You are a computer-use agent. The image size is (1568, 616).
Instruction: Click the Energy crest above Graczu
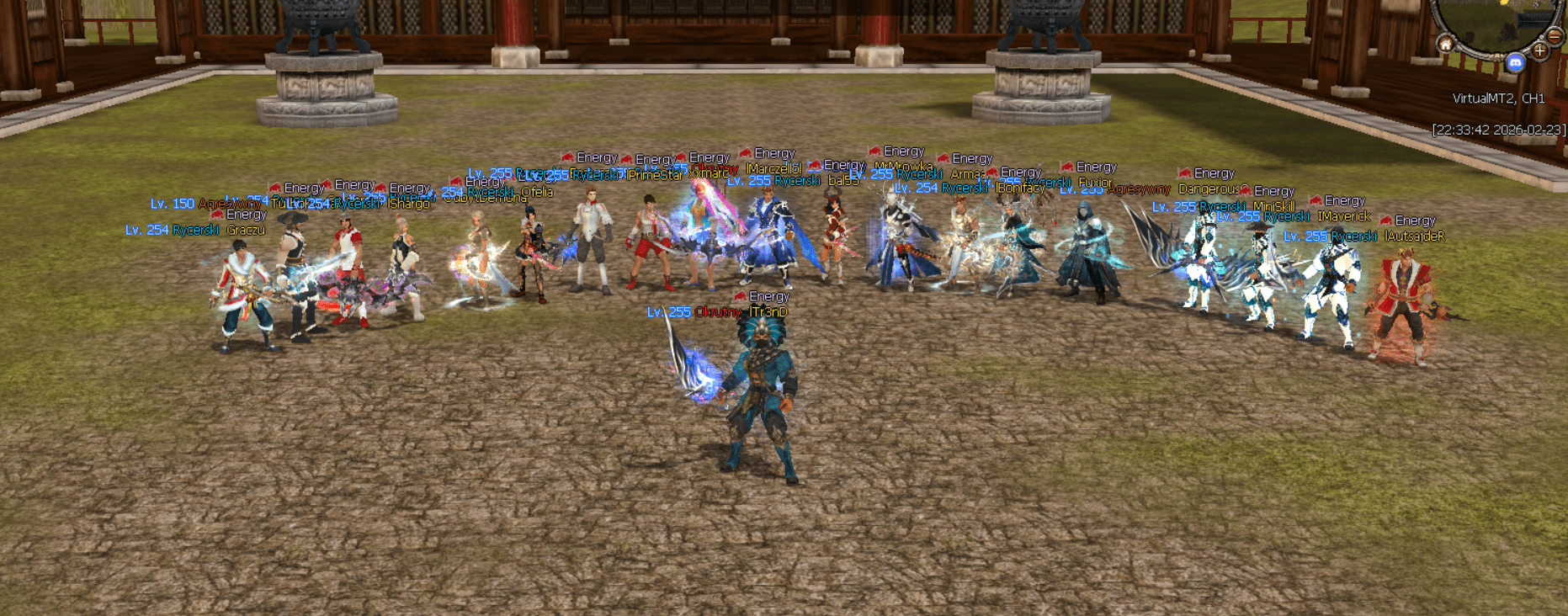pos(216,216)
